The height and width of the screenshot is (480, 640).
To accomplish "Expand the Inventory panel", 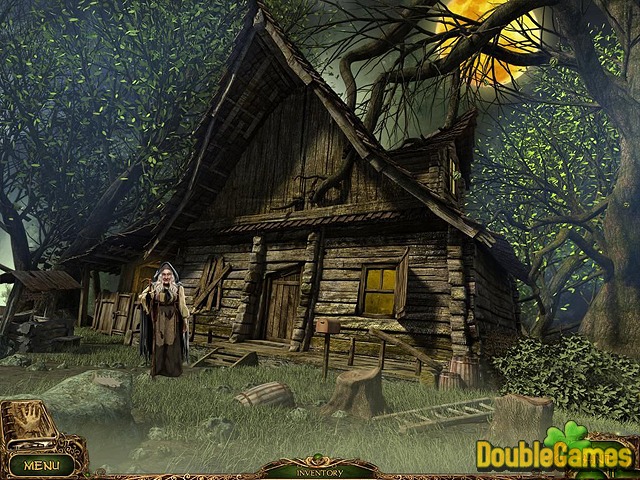I will pos(320,471).
